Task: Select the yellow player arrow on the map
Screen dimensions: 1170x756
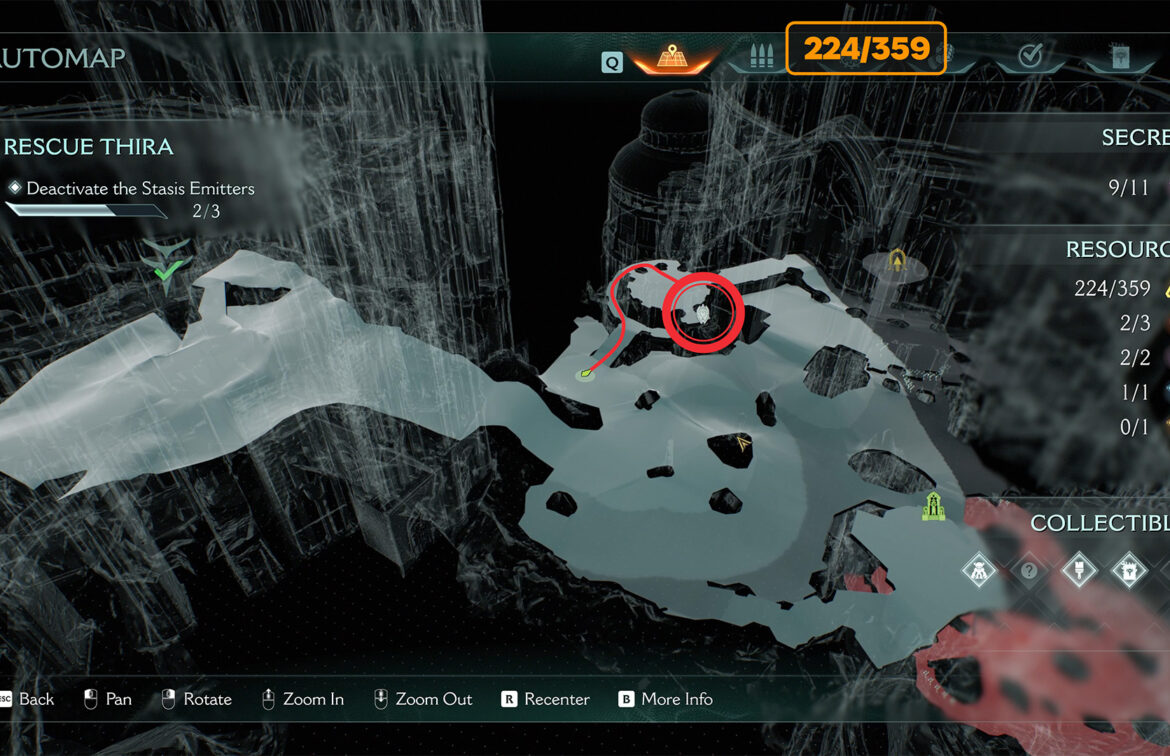Action: [x=742, y=443]
